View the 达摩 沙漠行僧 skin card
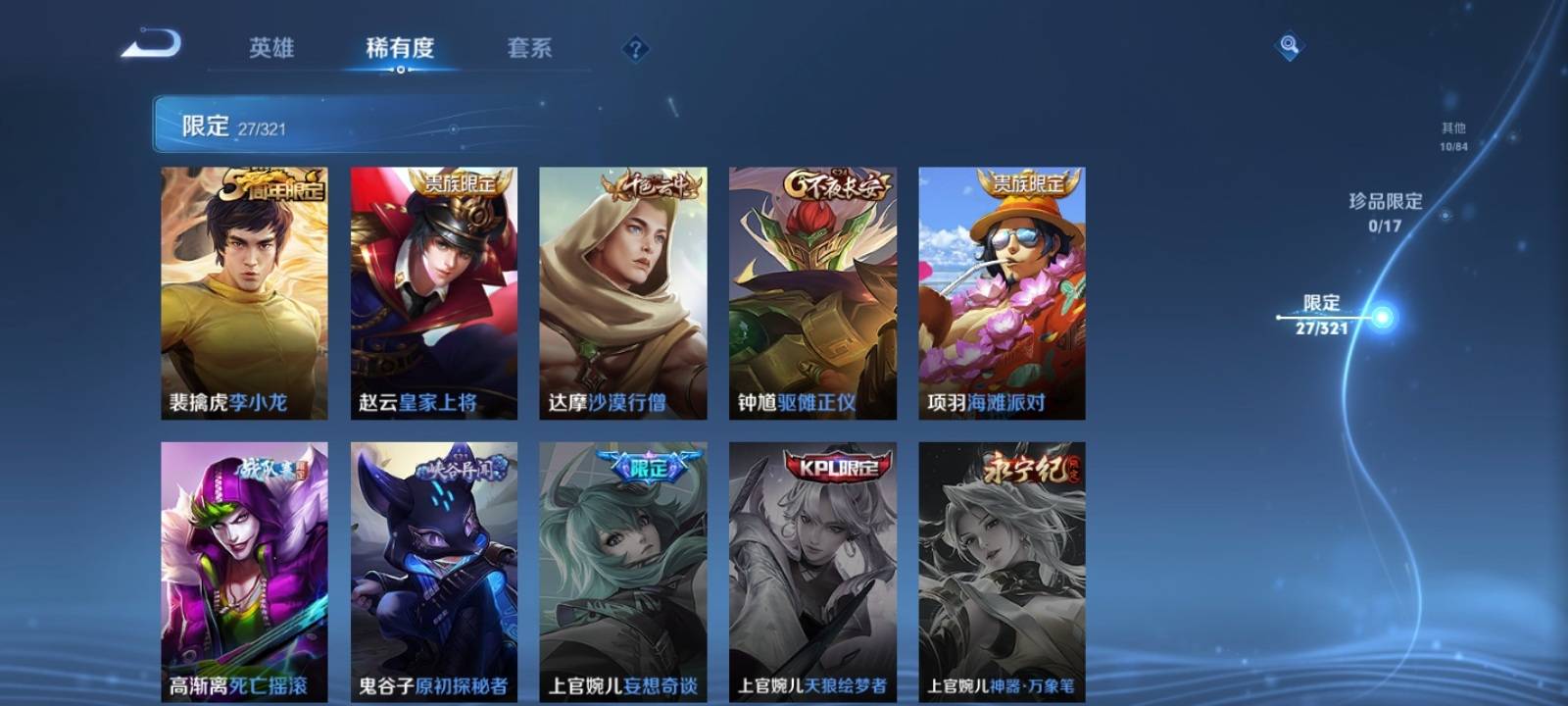Screen dimensions: 1568x706 click(622, 293)
